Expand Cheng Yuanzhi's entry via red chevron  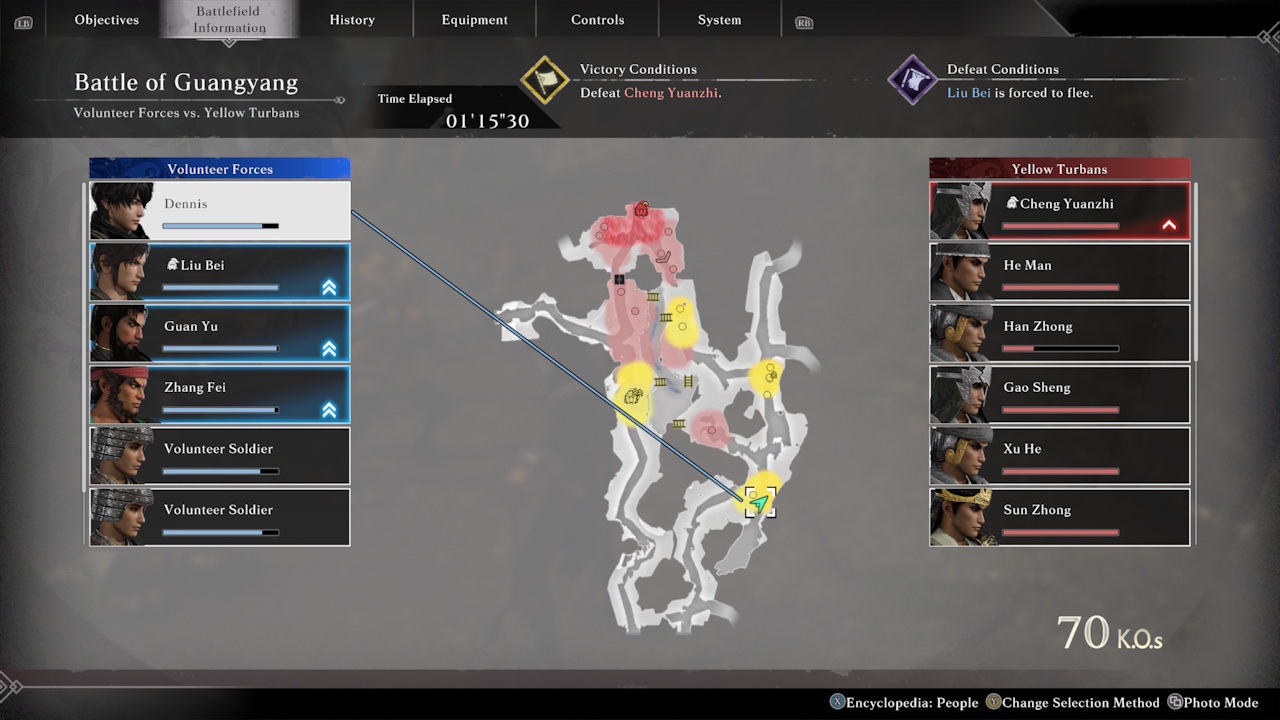tap(1168, 225)
